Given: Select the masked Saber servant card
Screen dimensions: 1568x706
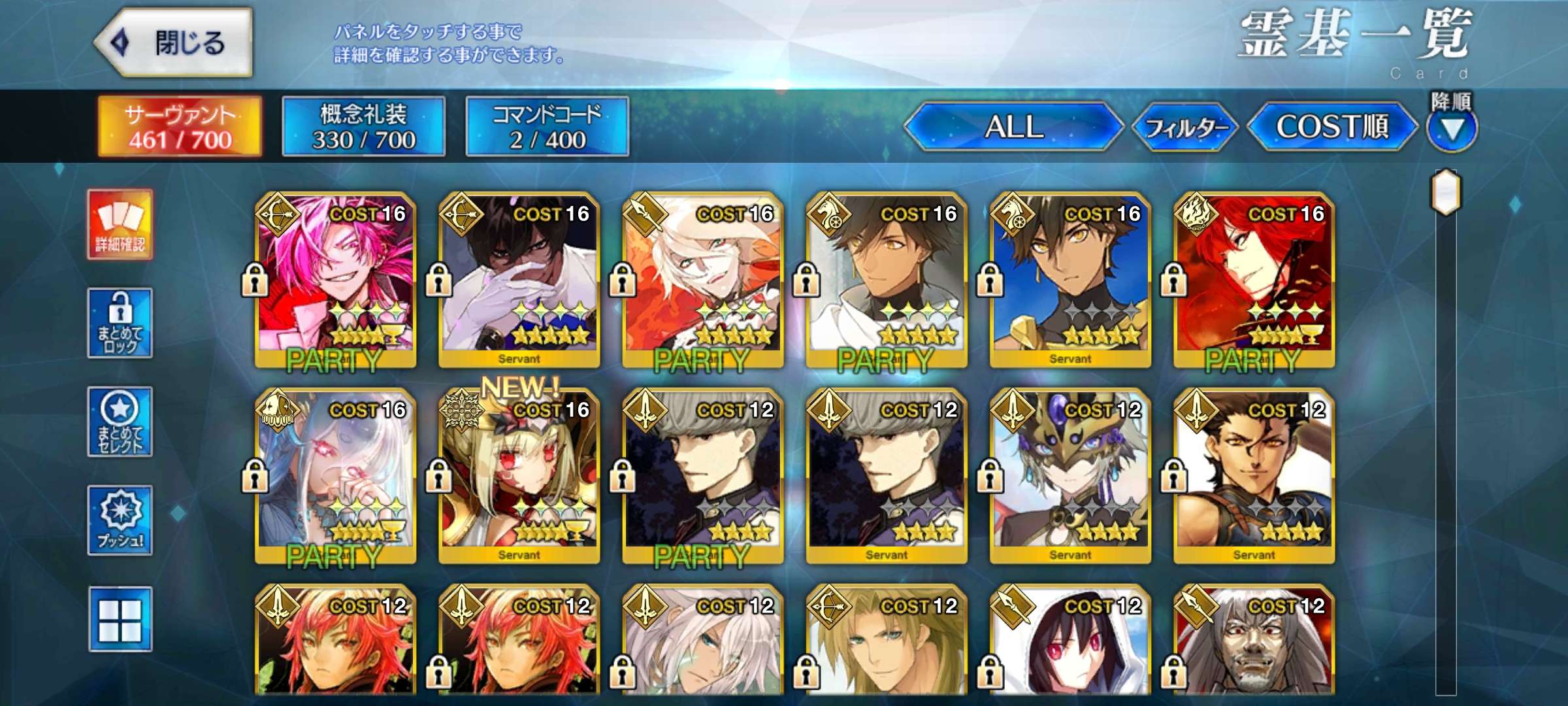Looking at the screenshot, I should 1070,475.
